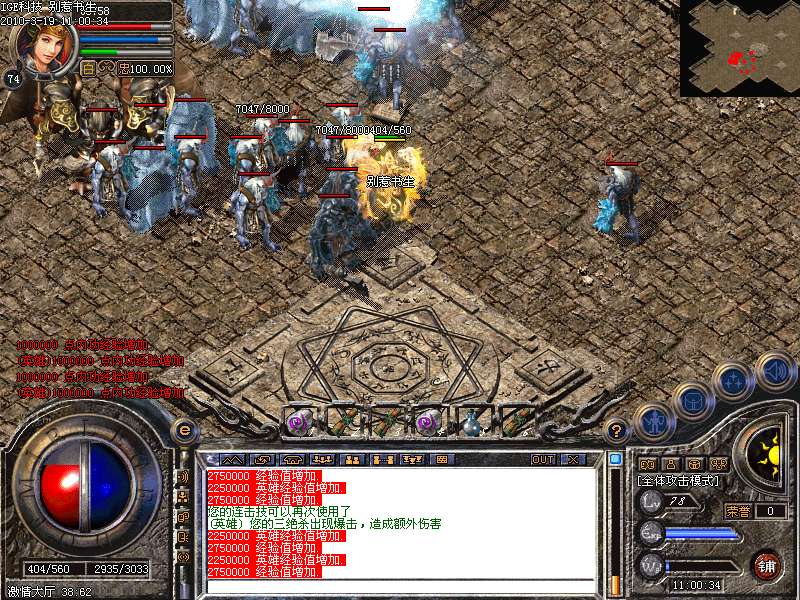Open the character status round button

[652, 420]
